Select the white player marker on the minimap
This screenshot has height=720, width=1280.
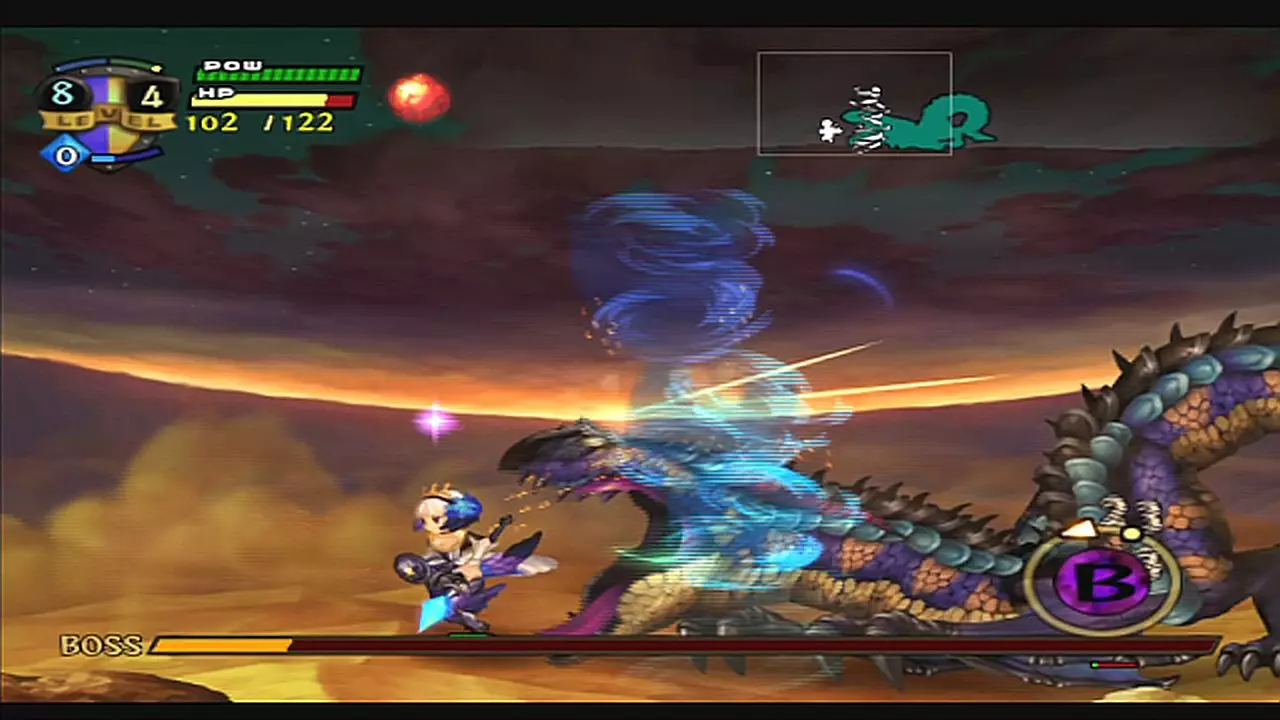830,128
